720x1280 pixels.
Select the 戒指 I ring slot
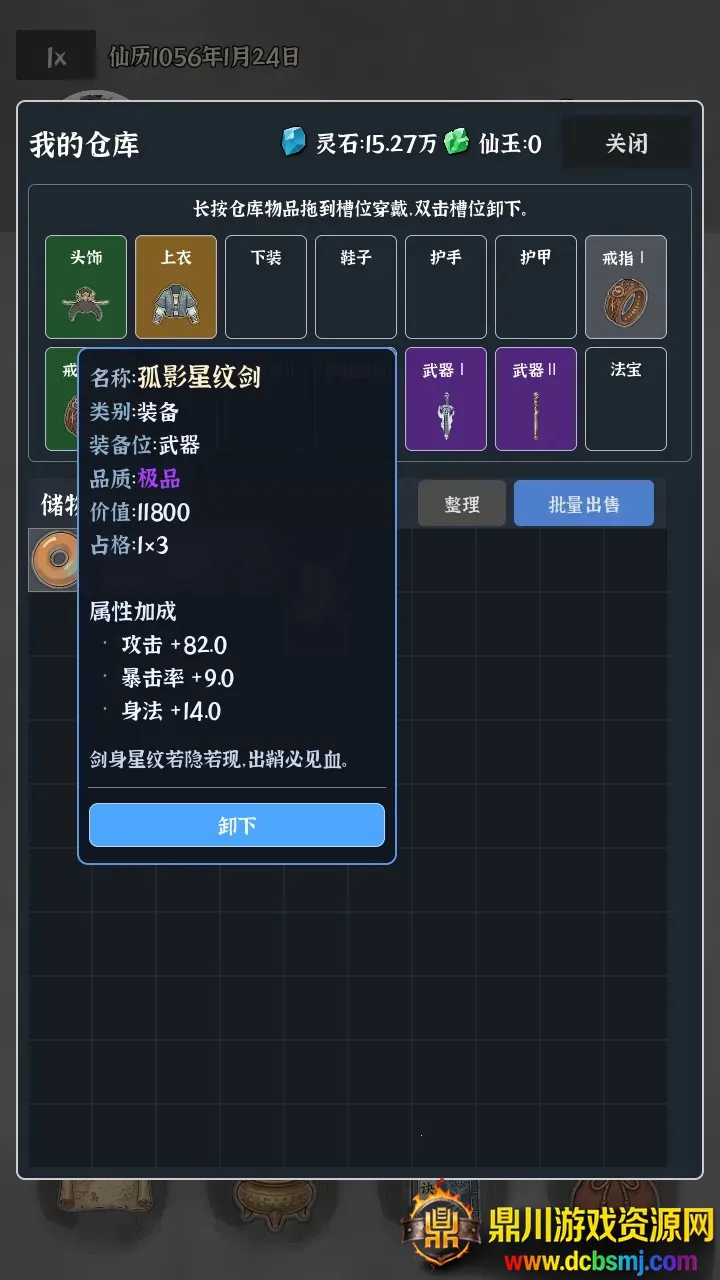click(x=626, y=287)
